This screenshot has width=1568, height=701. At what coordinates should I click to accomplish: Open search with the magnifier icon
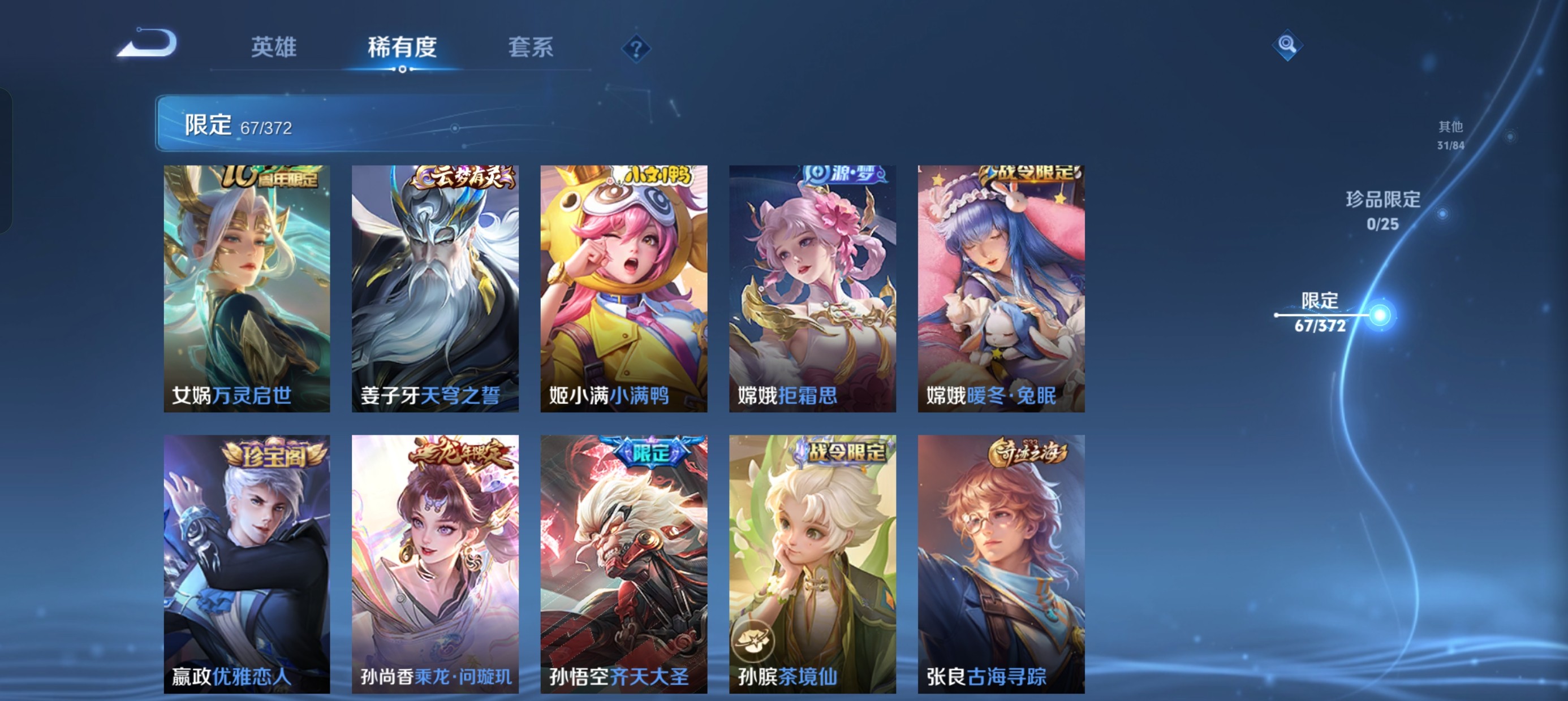coord(1288,45)
